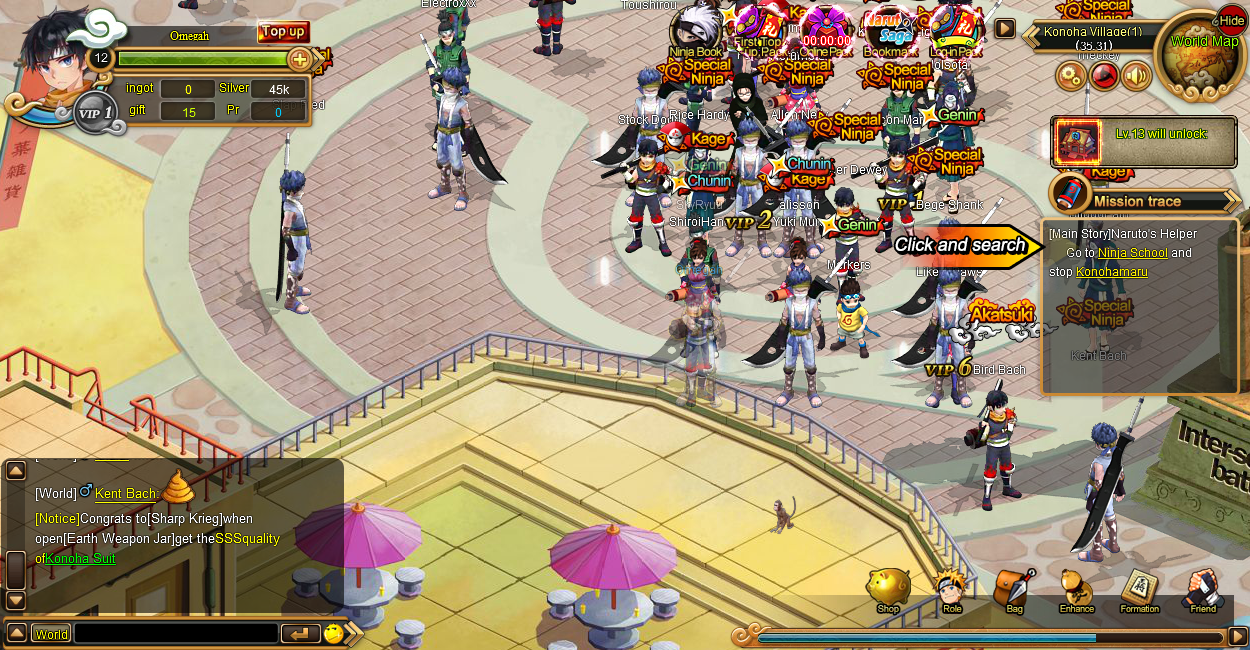Open the Bookmark Naruto Saga icon

coord(887,30)
